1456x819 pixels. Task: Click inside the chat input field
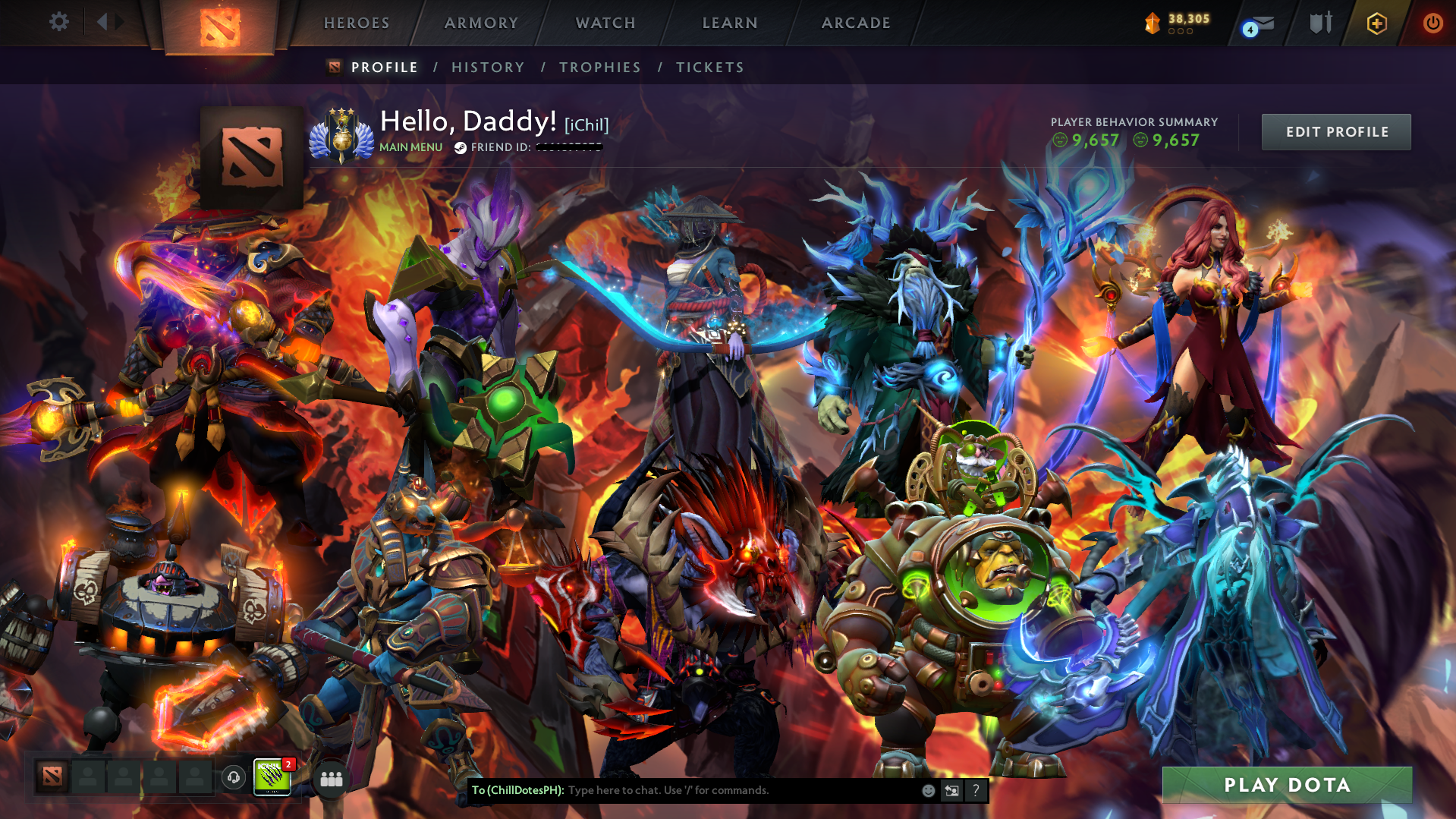pos(721,790)
